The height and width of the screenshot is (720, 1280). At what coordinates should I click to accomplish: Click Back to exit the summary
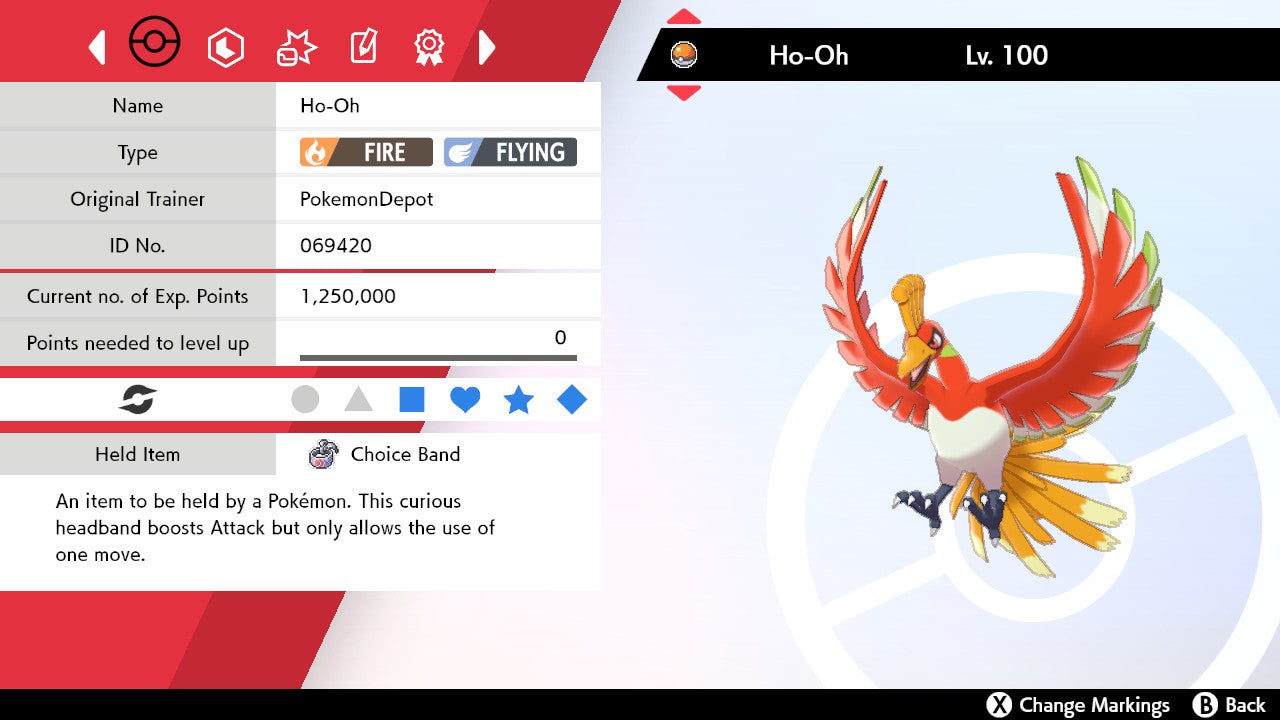coord(1230,705)
